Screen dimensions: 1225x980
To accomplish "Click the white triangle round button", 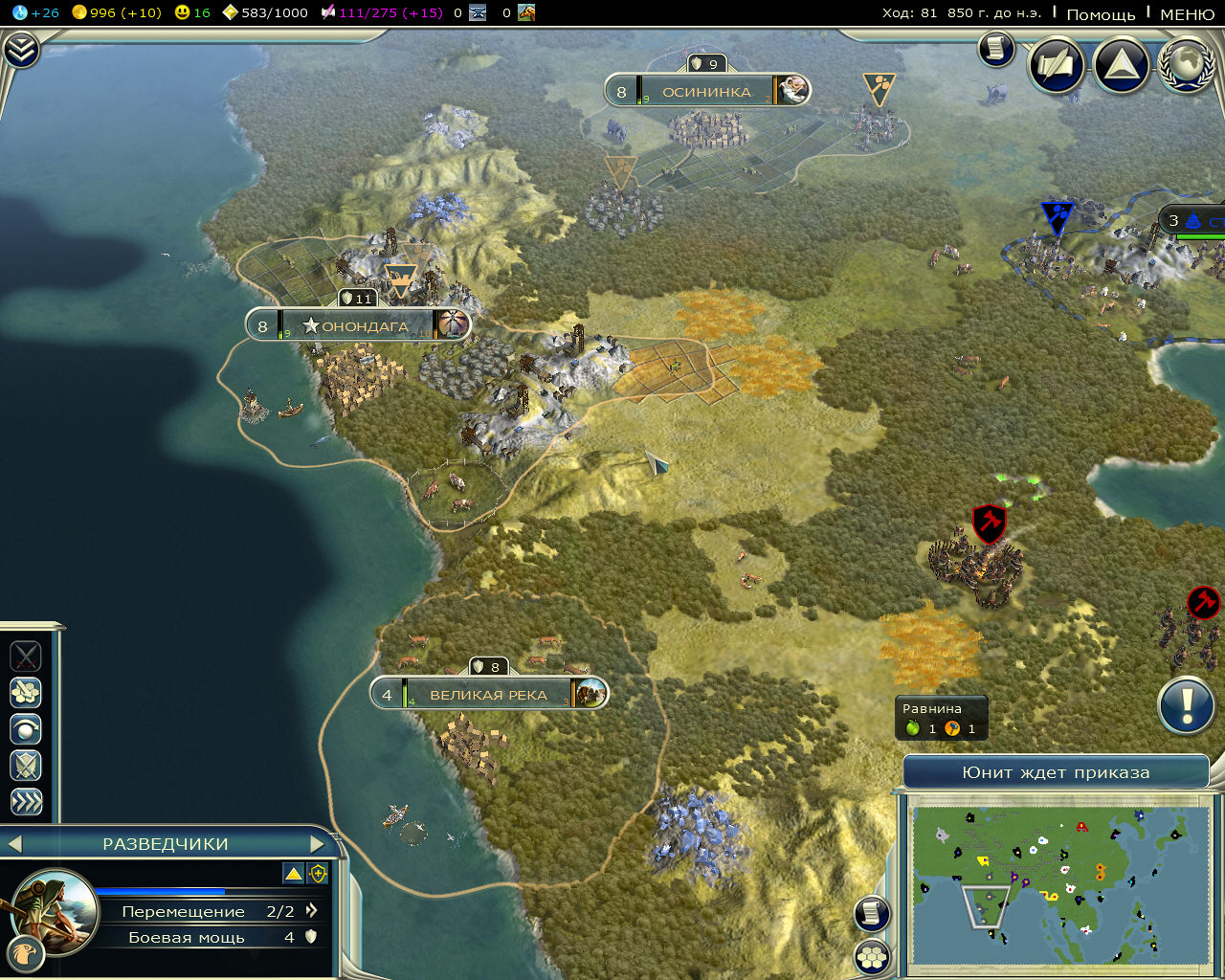I will coord(1121,65).
